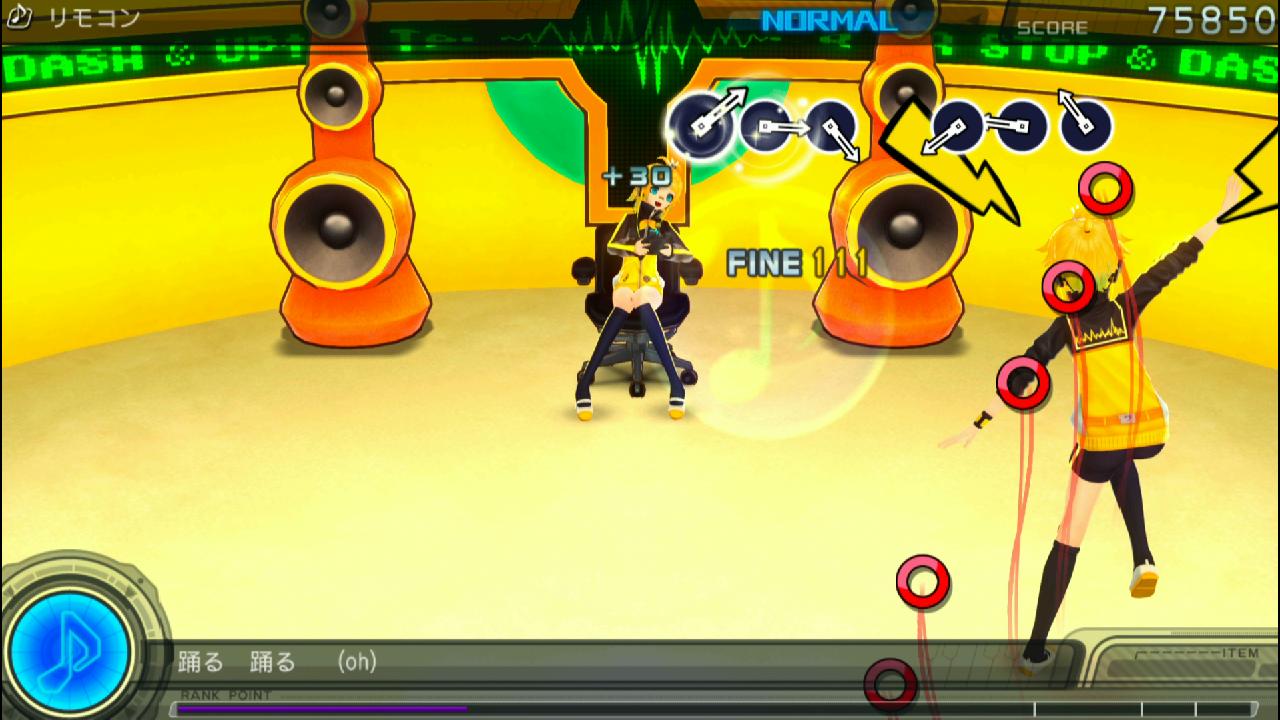The height and width of the screenshot is (720, 1280).
Task: Select the target with down-right pointing hand
Action: click(831, 127)
